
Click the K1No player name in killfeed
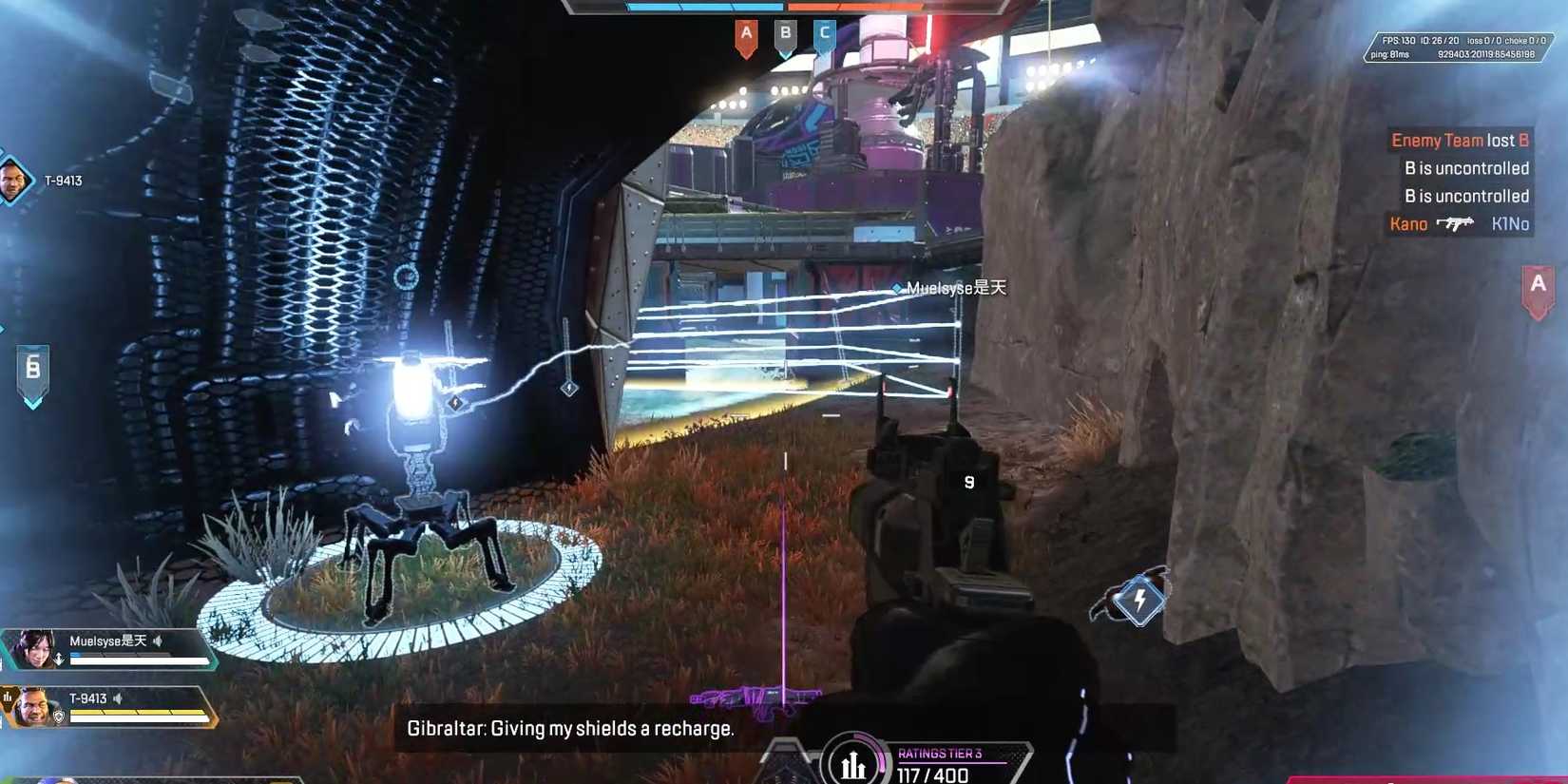(x=1508, y=224)
